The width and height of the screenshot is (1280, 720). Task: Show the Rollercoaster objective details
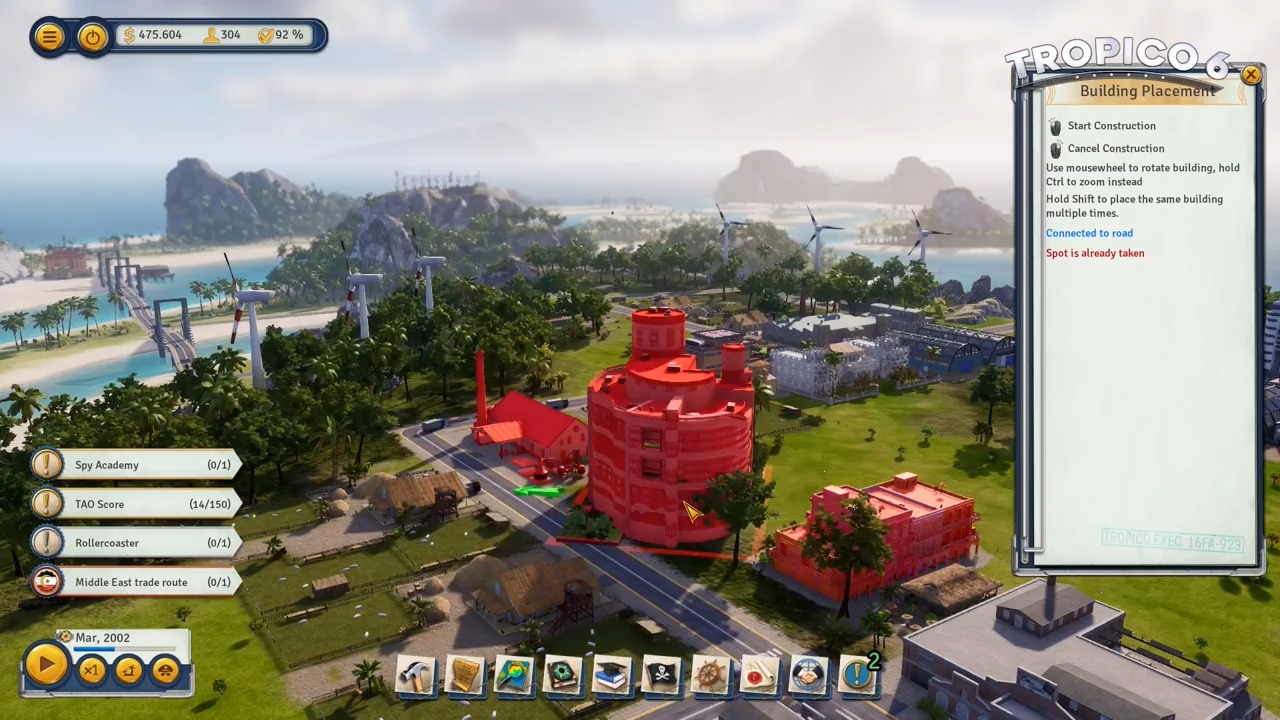point(135,543)
